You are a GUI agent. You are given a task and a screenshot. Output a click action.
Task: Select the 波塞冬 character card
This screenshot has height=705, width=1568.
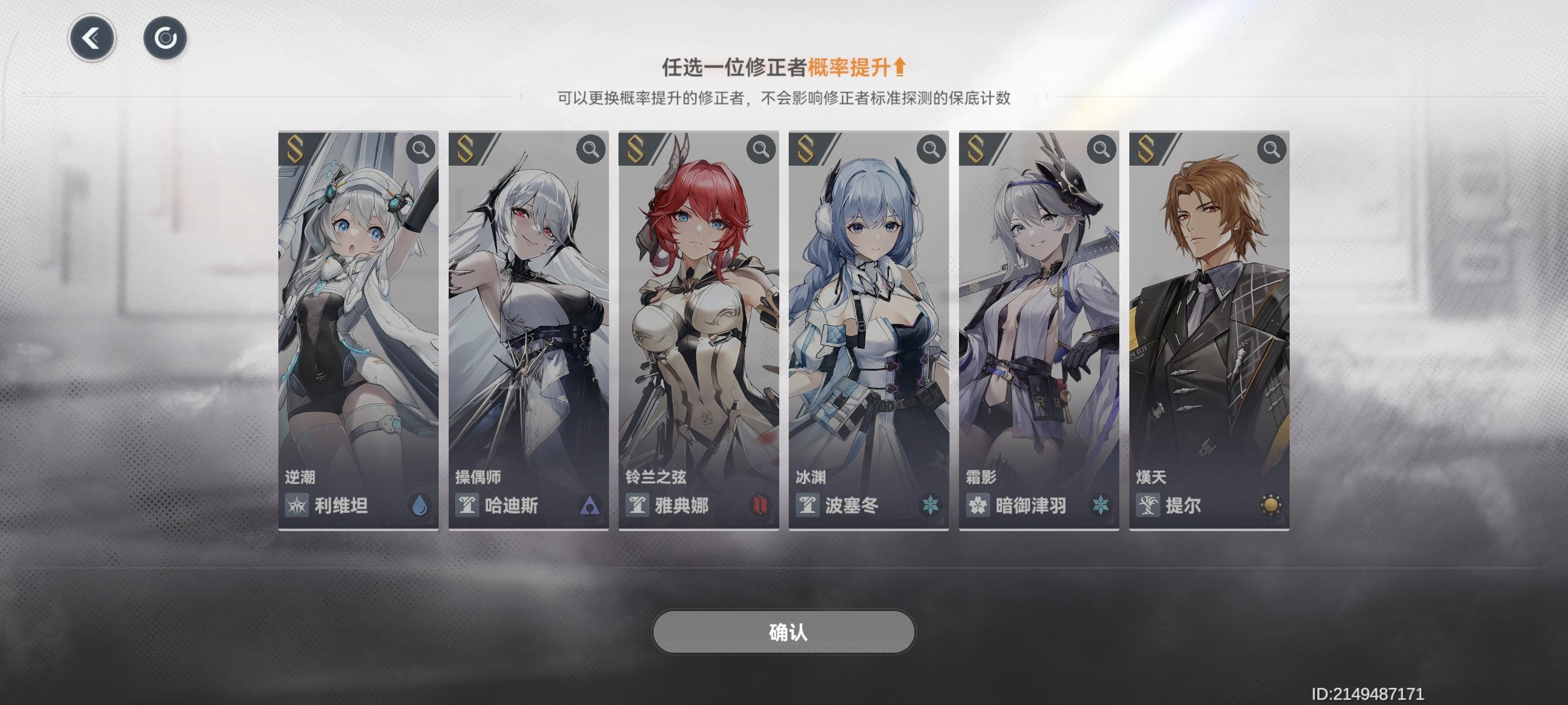pyautogui.click(x=870, y=317)
